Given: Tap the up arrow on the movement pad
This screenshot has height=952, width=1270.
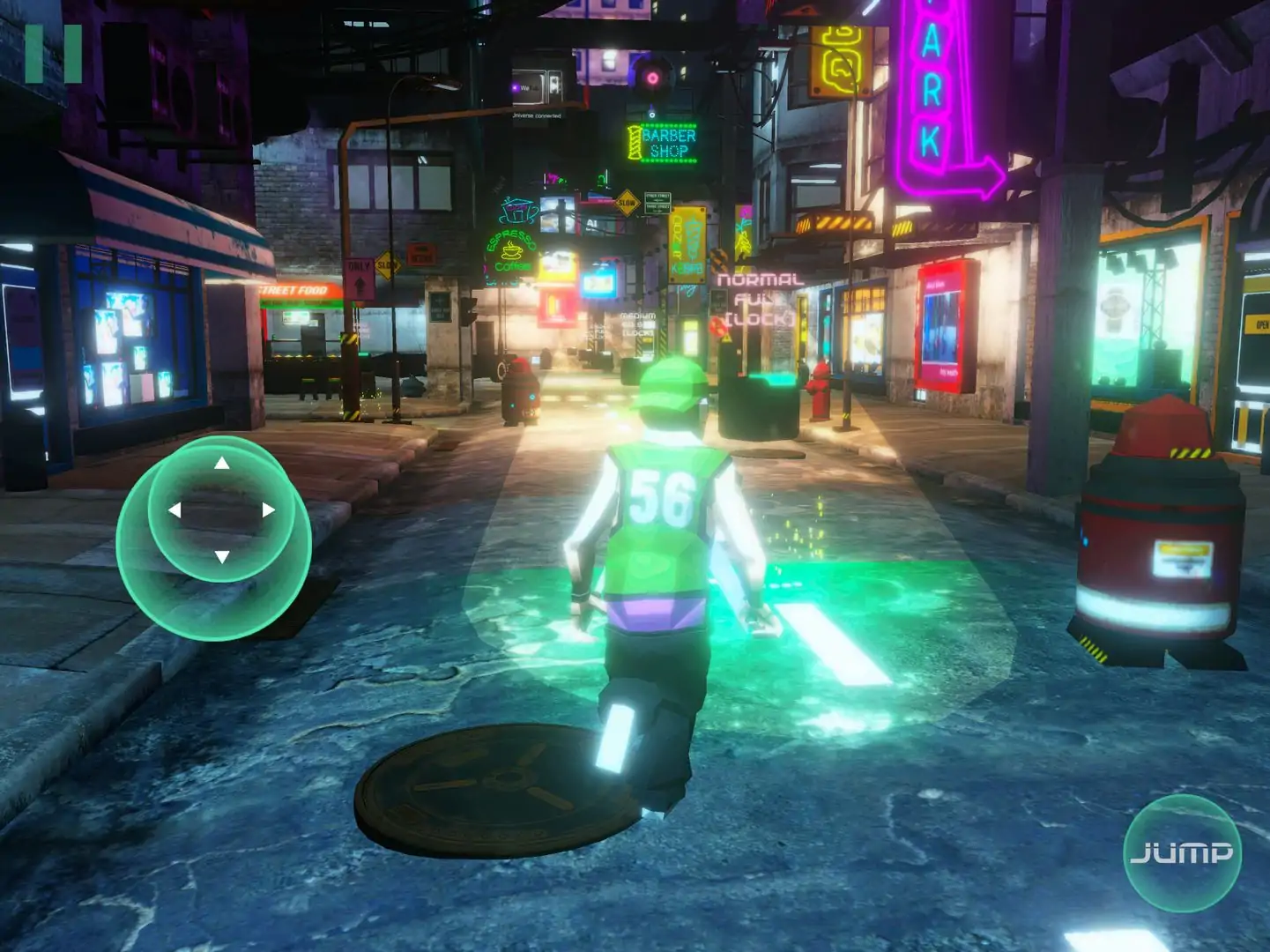Looking at the screenshot, I should [x=222, y=464].
